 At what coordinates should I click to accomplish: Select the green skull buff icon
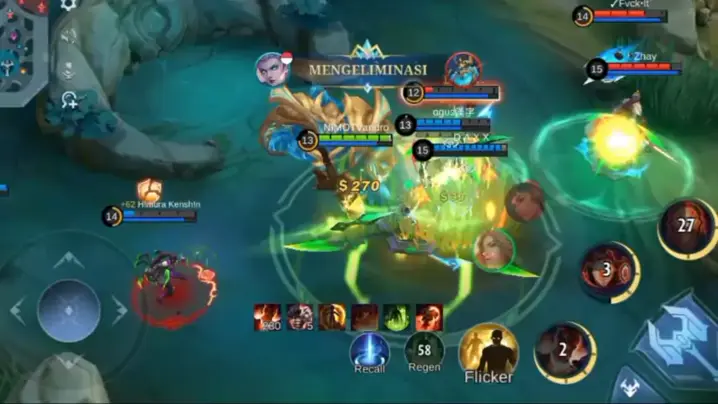click(397, 317)
